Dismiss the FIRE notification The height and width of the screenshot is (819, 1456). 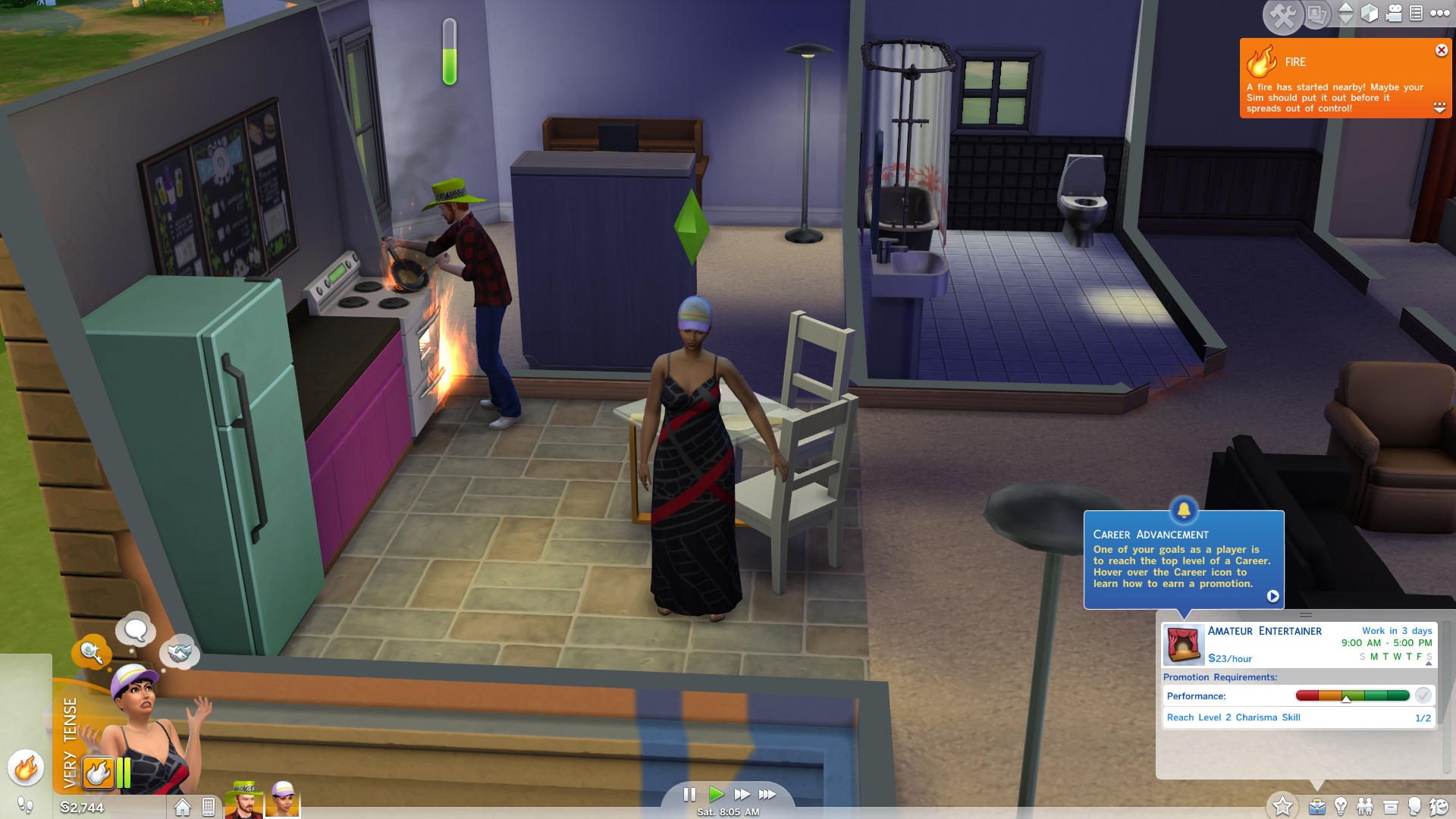[x=1440, y=50]
